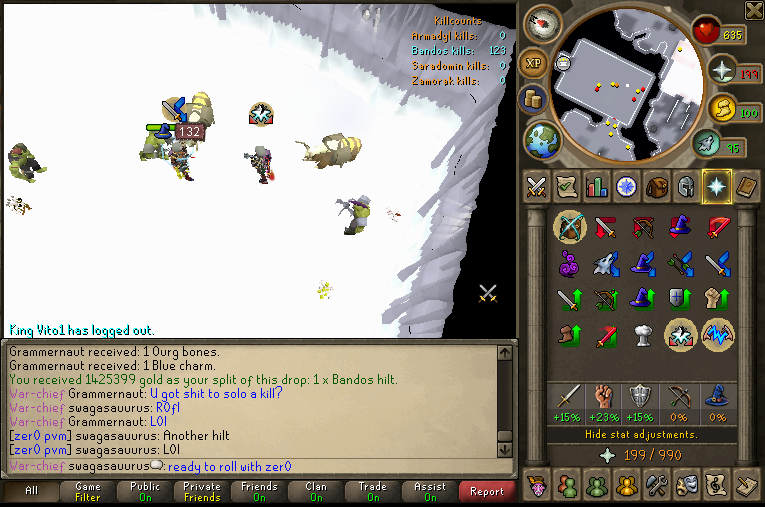Toggle the run energy boot orb

click(x=721, y=108)
